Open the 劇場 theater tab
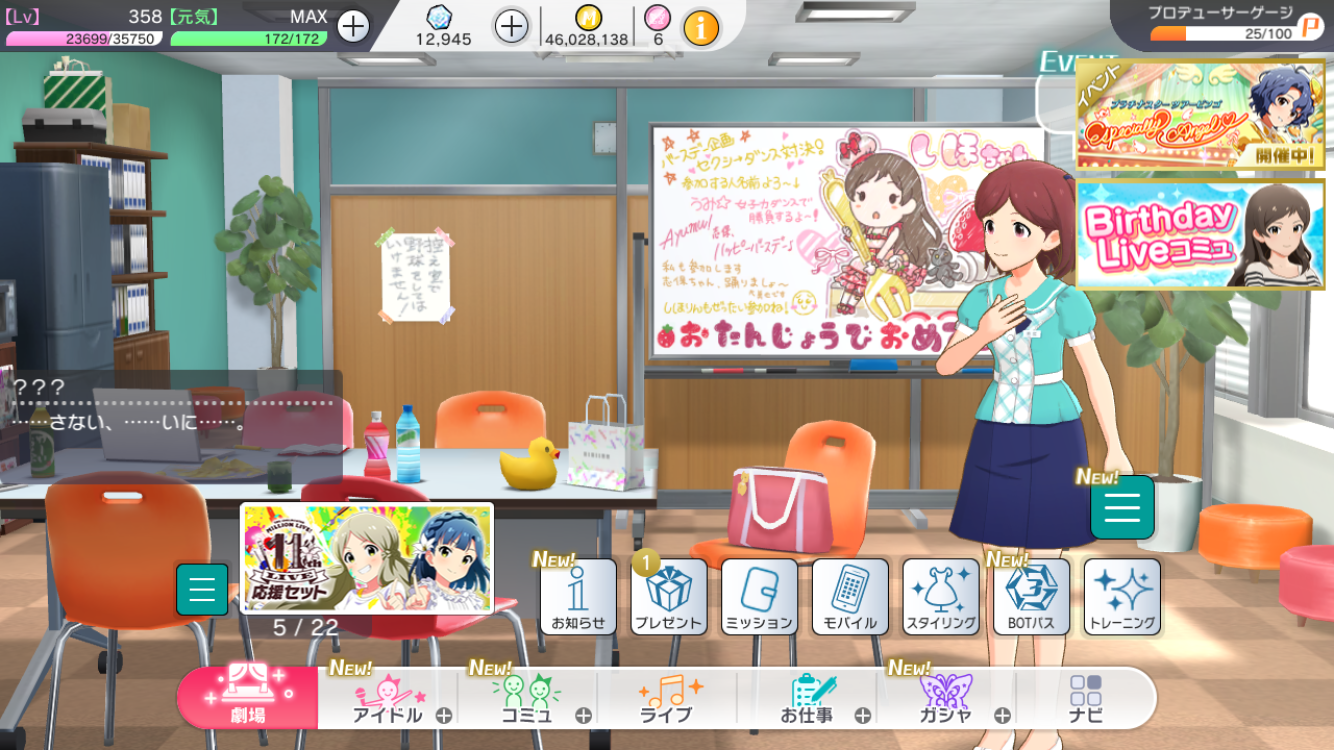Image resolution: width=1334 pixels, height=750 pixels. click(x=248, y=697)
